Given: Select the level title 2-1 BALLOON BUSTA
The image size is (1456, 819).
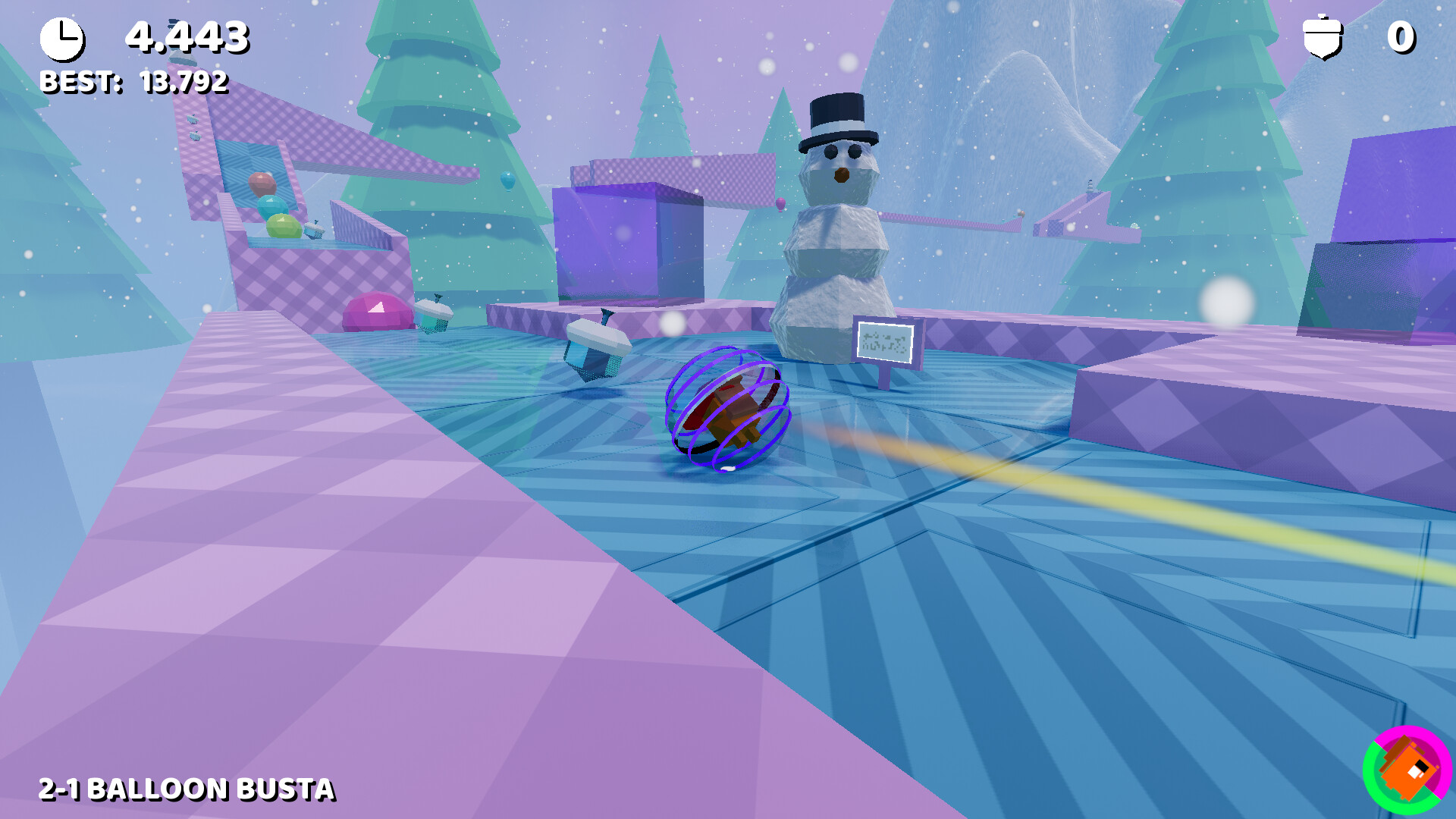Looking at the screenshot, I should coord(186,789).
